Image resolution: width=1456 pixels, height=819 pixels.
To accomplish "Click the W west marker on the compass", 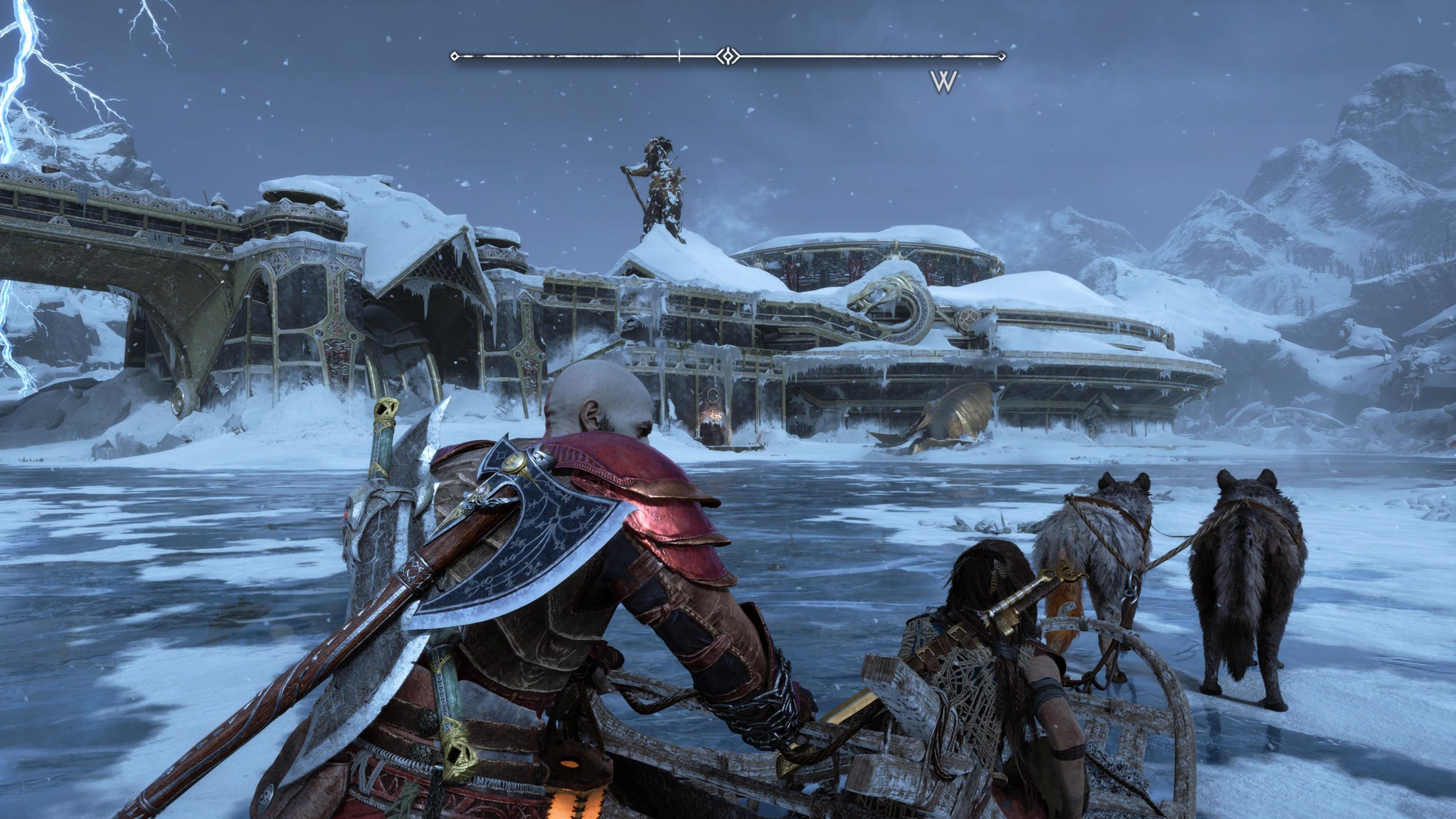I will click(x=945, y=81).
